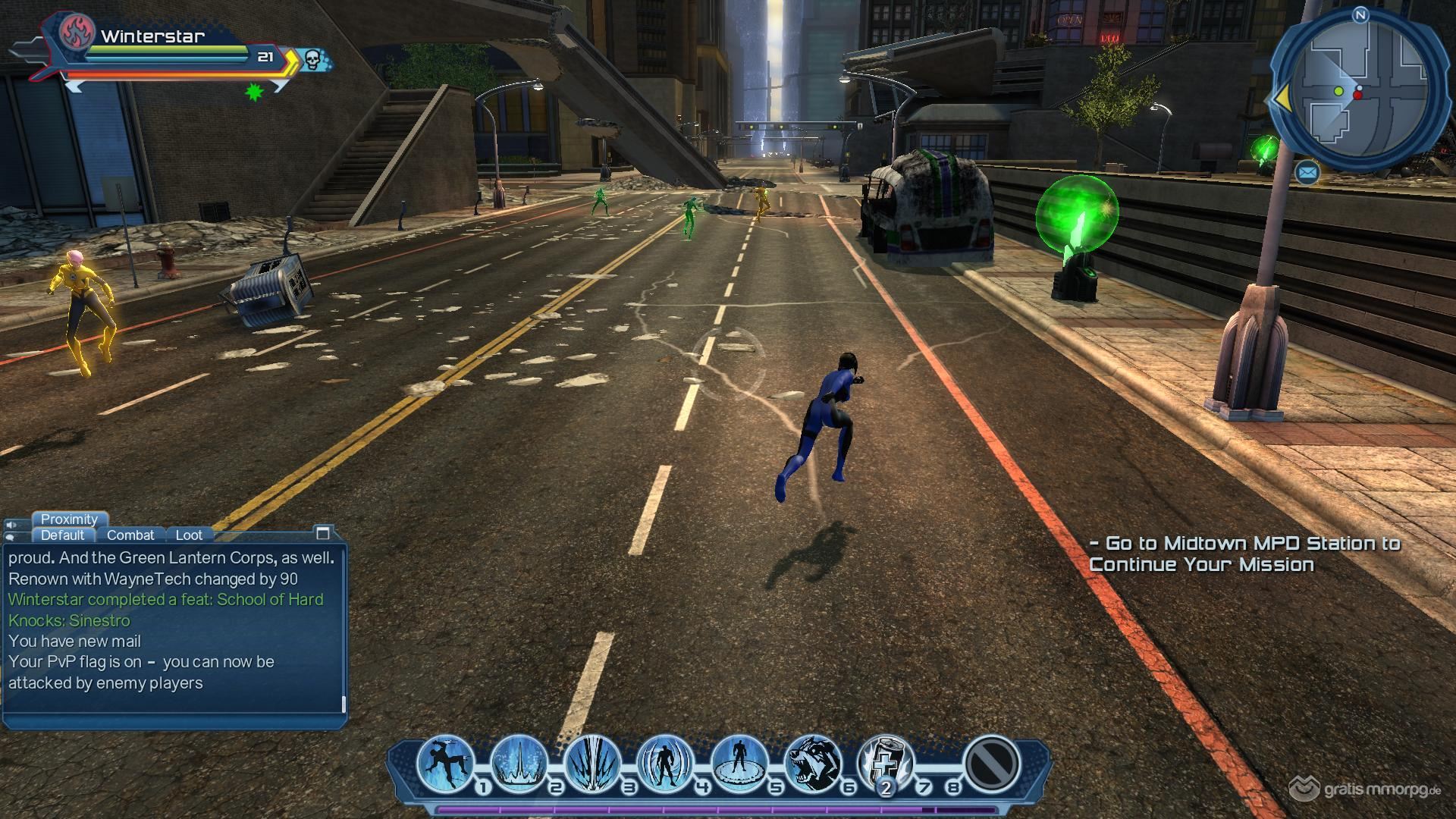Screen dimensions: 1456x819
Task: Choose the Proximity chat channel tab
Action: click(69, 519)
